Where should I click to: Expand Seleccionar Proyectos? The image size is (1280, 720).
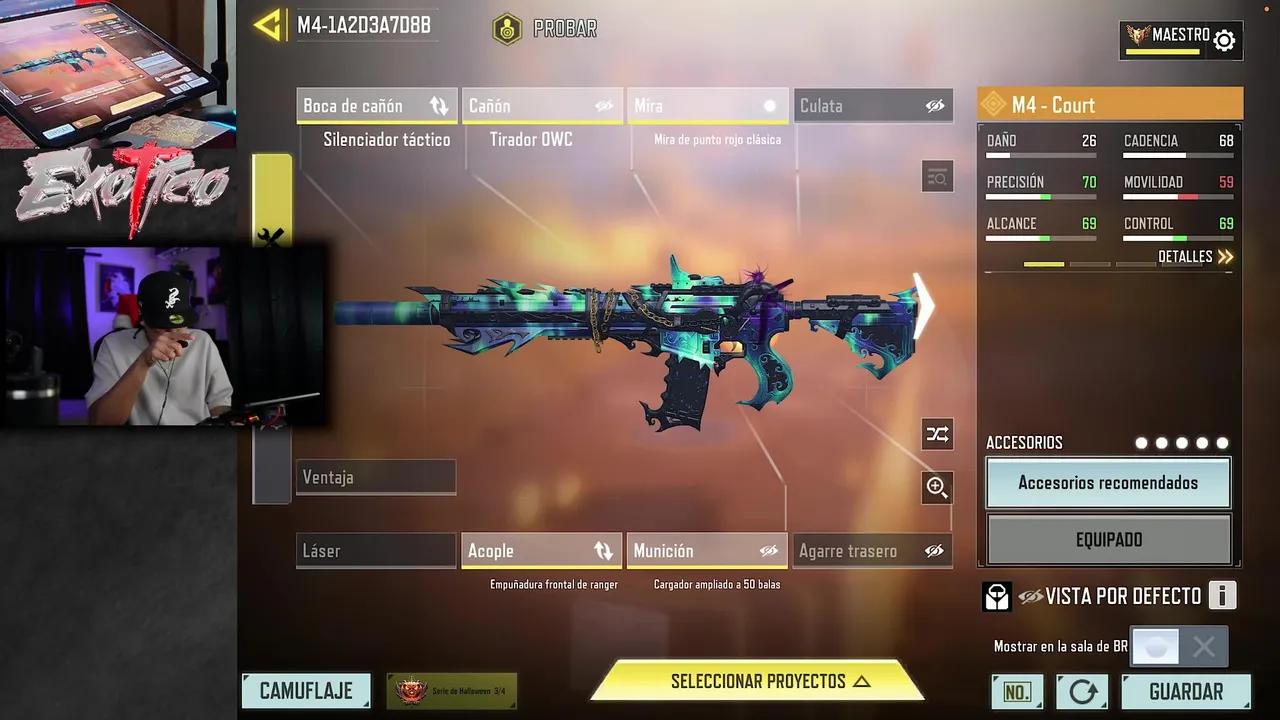click(x=758, y=682)
